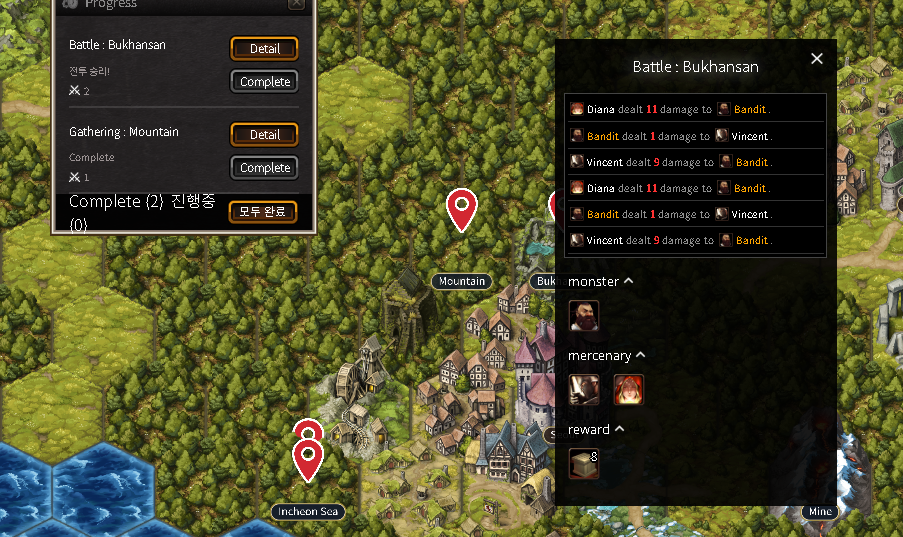Click the orange 모두 완료 button

263,211
